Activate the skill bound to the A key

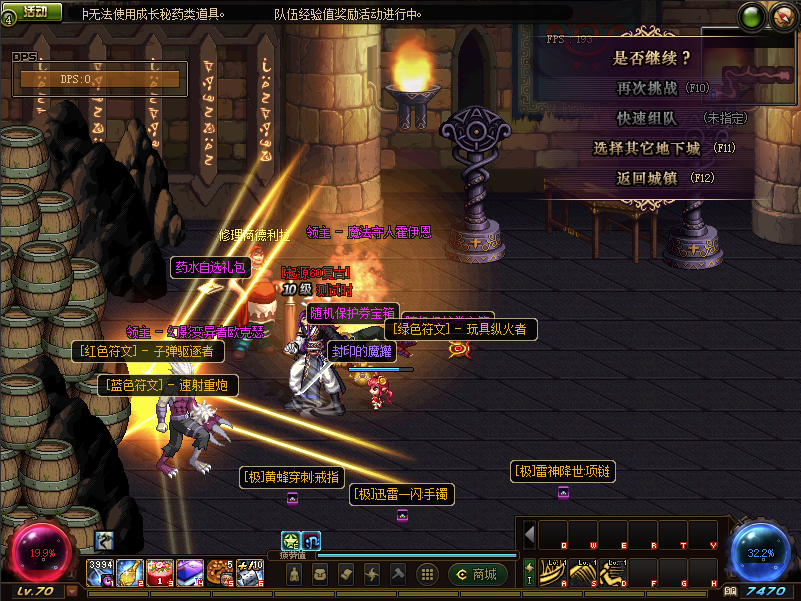tap(552, 572)
